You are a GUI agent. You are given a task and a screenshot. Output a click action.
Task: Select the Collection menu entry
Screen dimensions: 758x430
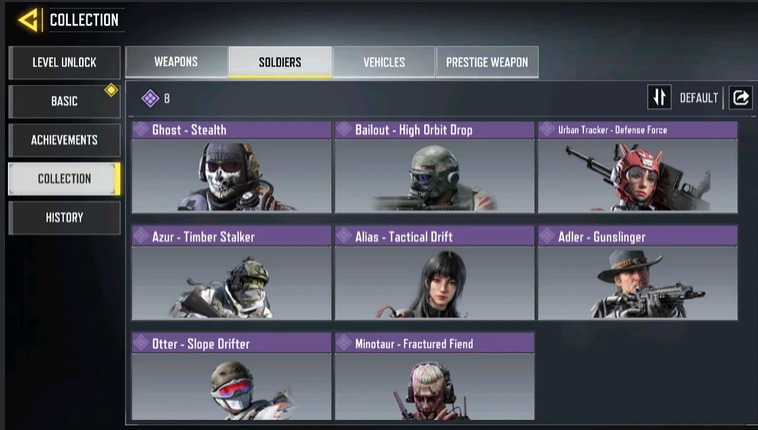[x=64, y=179]
